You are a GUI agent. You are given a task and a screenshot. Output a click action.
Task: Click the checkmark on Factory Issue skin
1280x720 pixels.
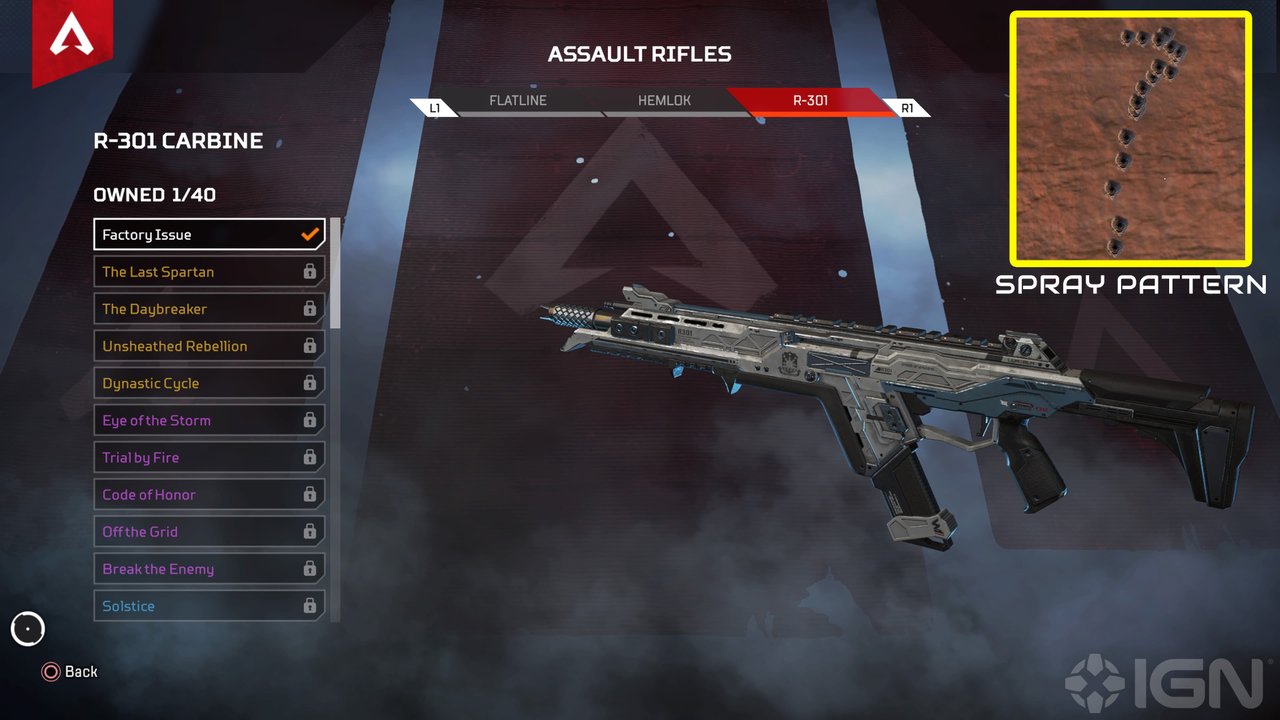309,233
